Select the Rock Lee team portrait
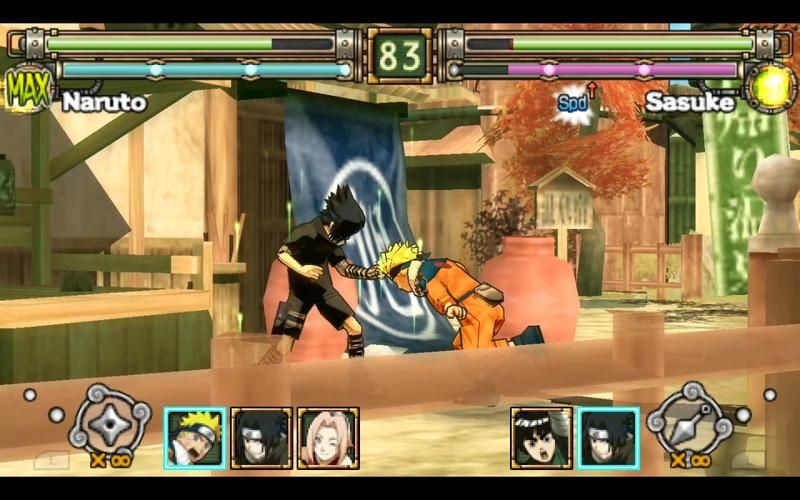Viewport: 800px width, 500px height. pyautogui.click(x=541, y=437)
